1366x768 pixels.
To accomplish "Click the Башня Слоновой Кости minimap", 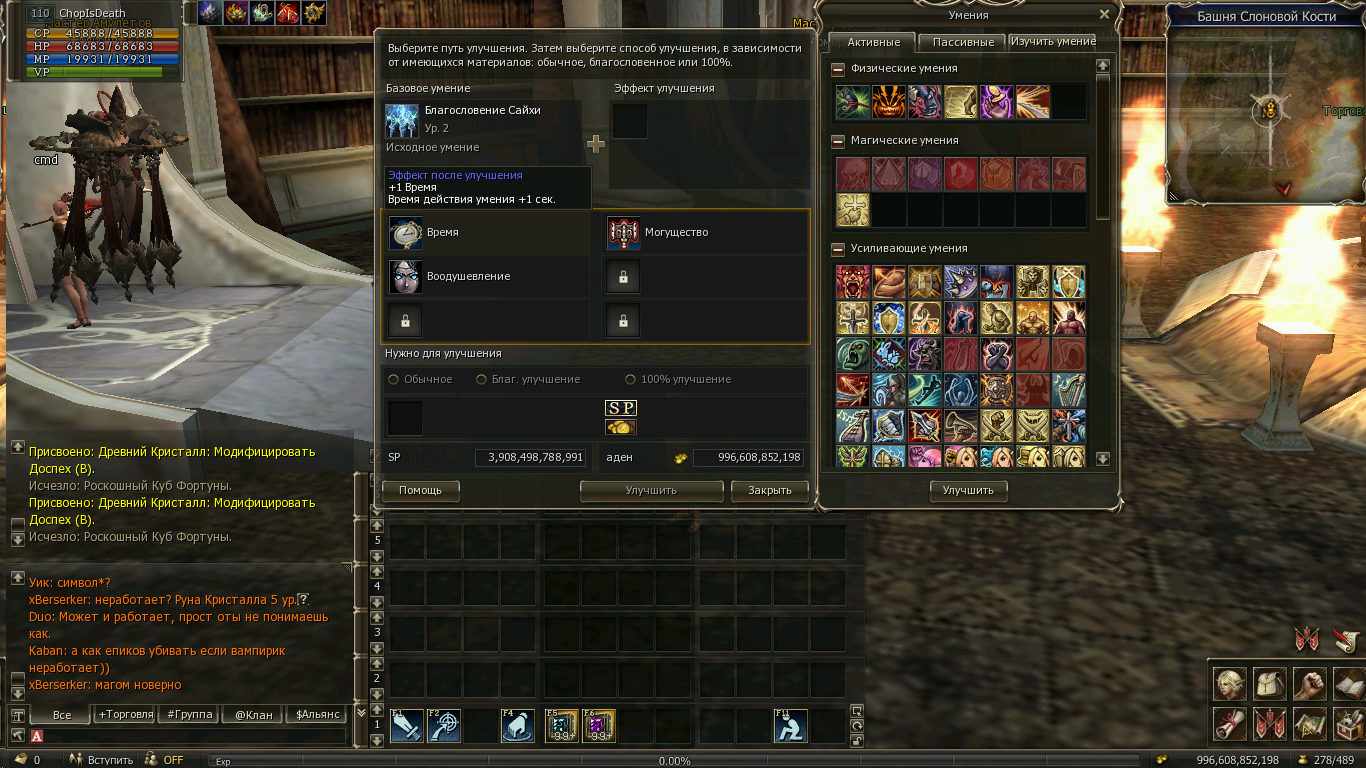I will click(x=1266, y=110).
